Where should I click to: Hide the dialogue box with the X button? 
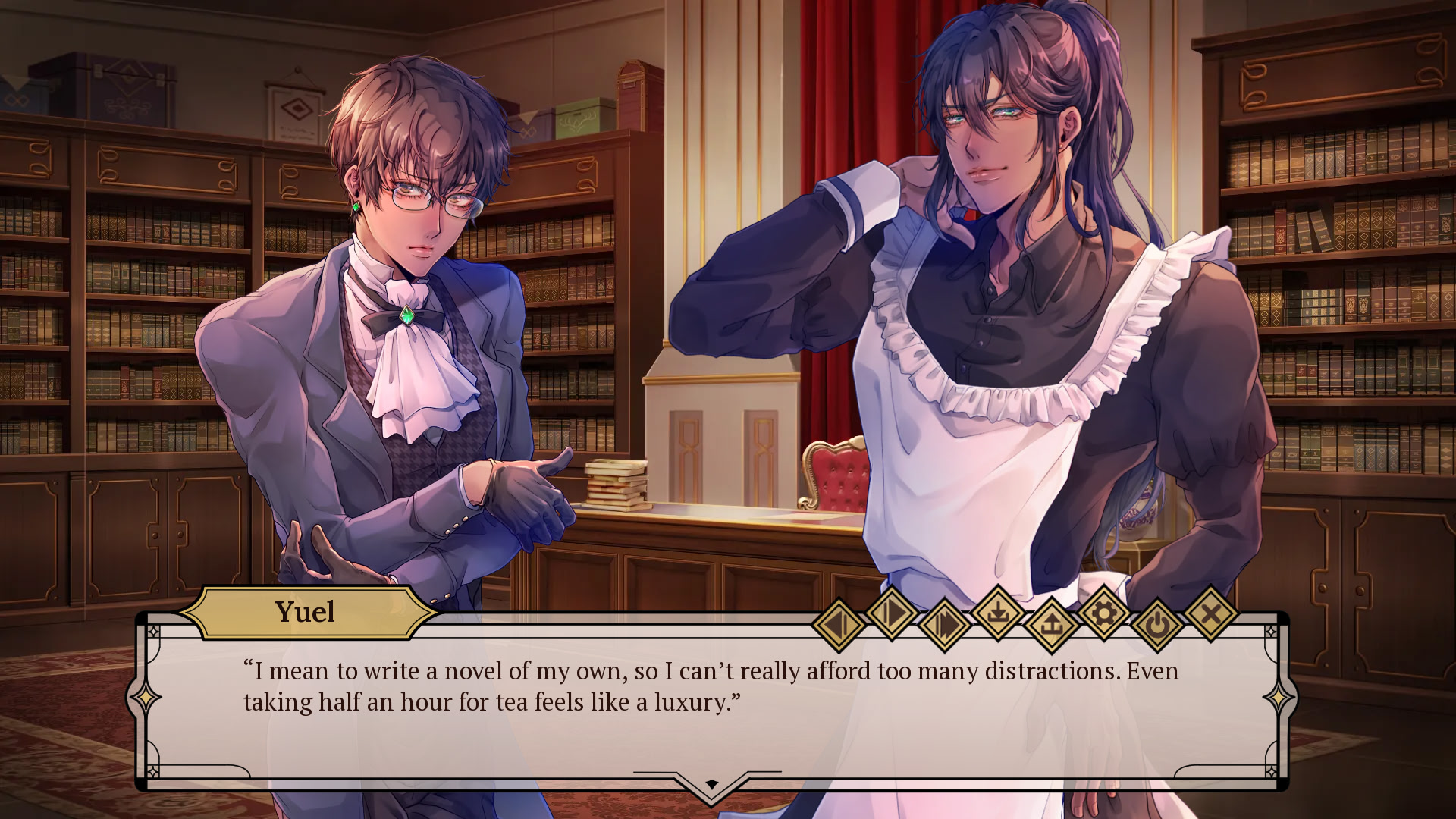pos(1211,611)
